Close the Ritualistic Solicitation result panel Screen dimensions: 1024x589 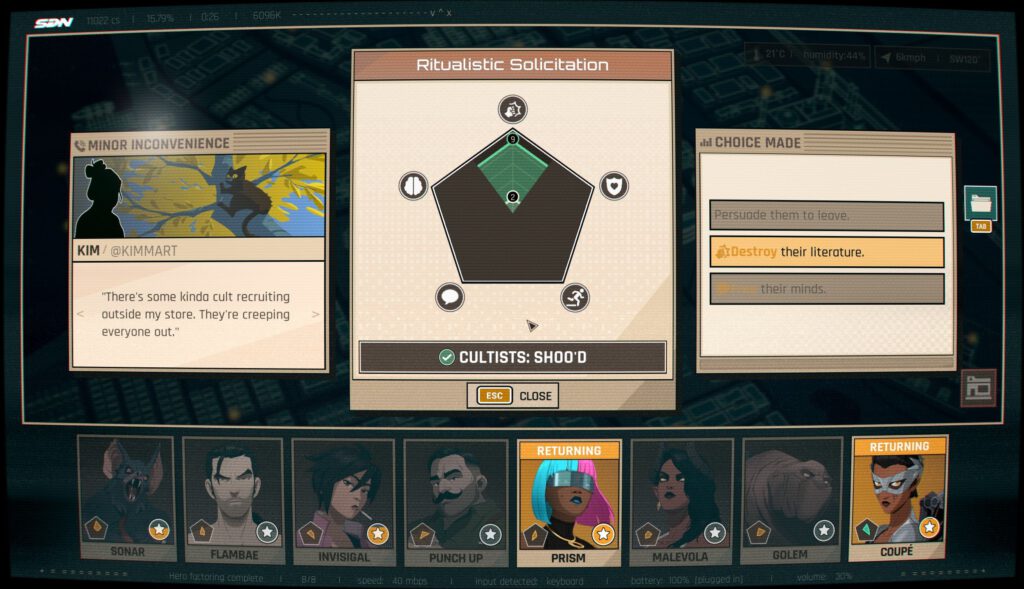click(x=513, y=396)
